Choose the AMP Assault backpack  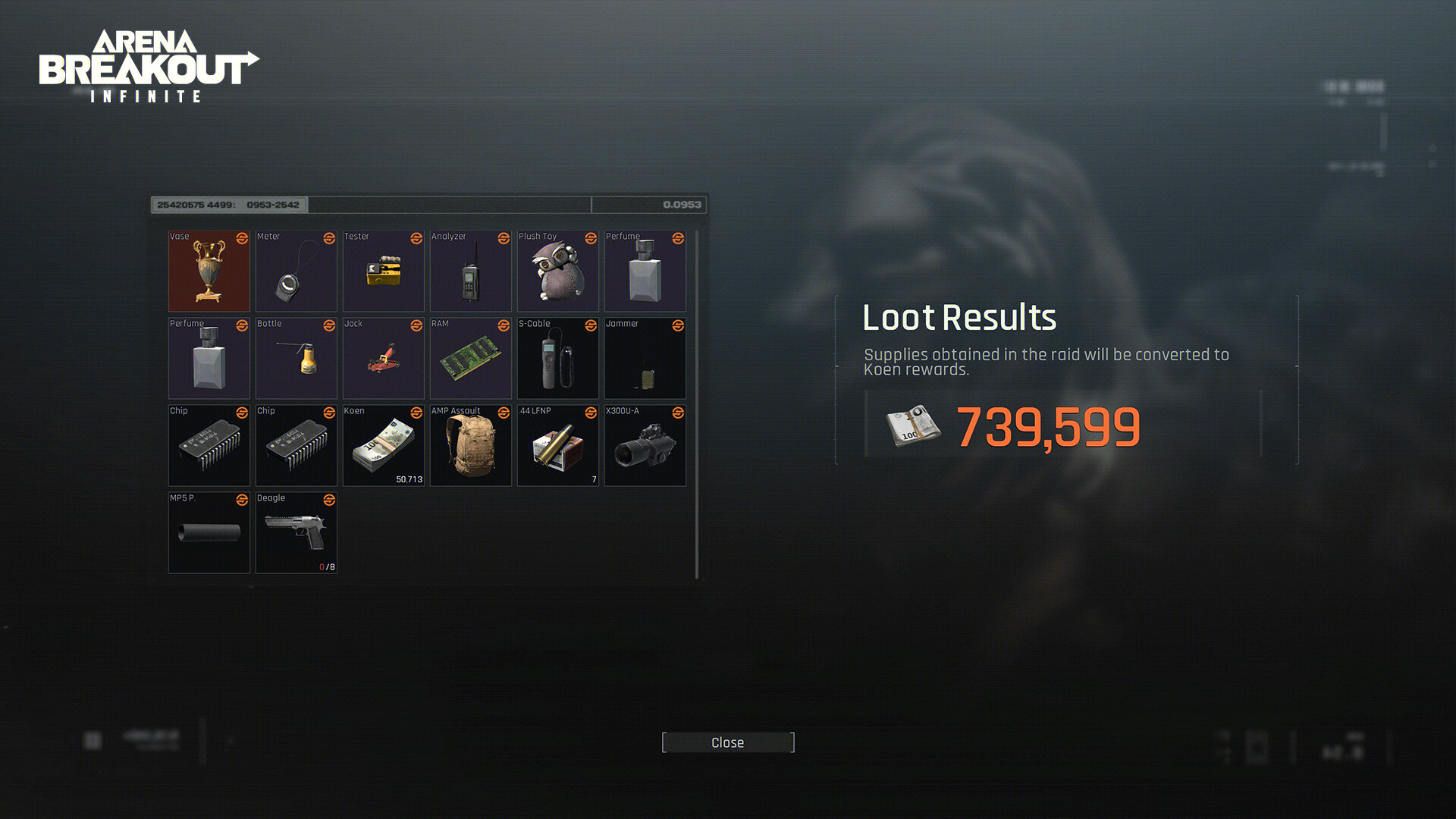470,446
